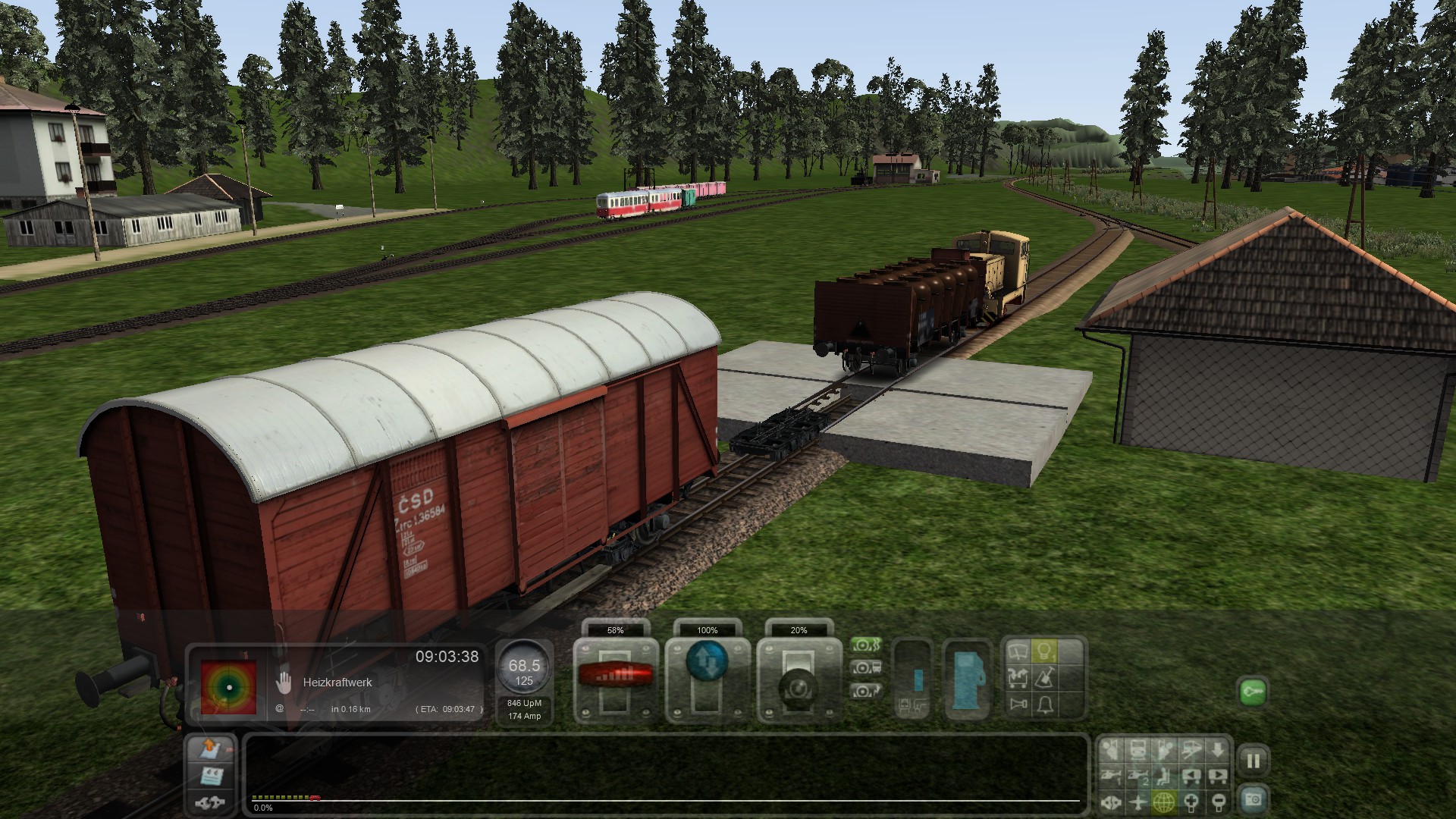The image size is (1456, 819).
Task: Click the load/unload cargo cart icon
Action: point(1018,678)
